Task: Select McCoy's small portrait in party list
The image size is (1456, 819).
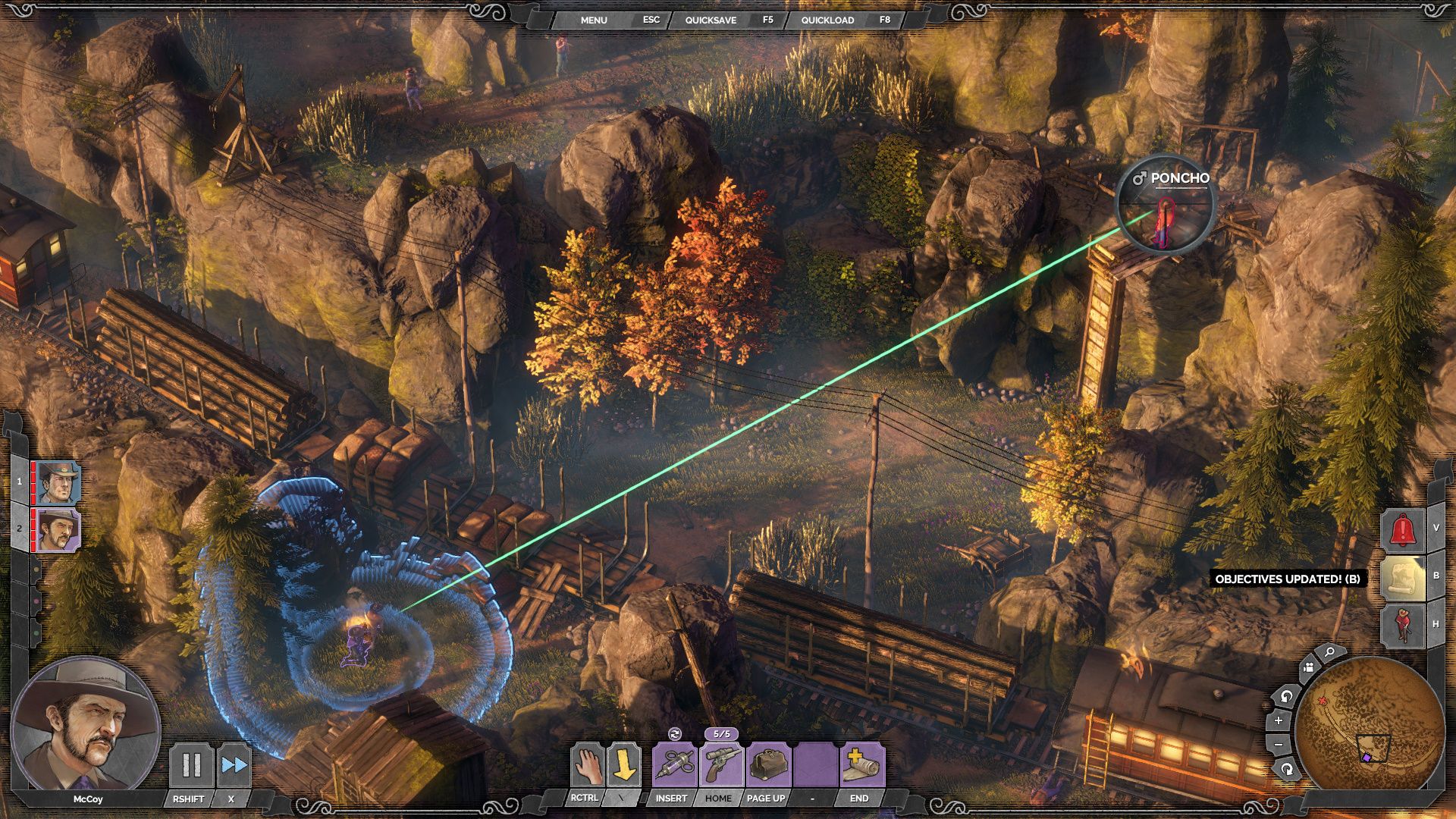Action: (x=59, y=530)
